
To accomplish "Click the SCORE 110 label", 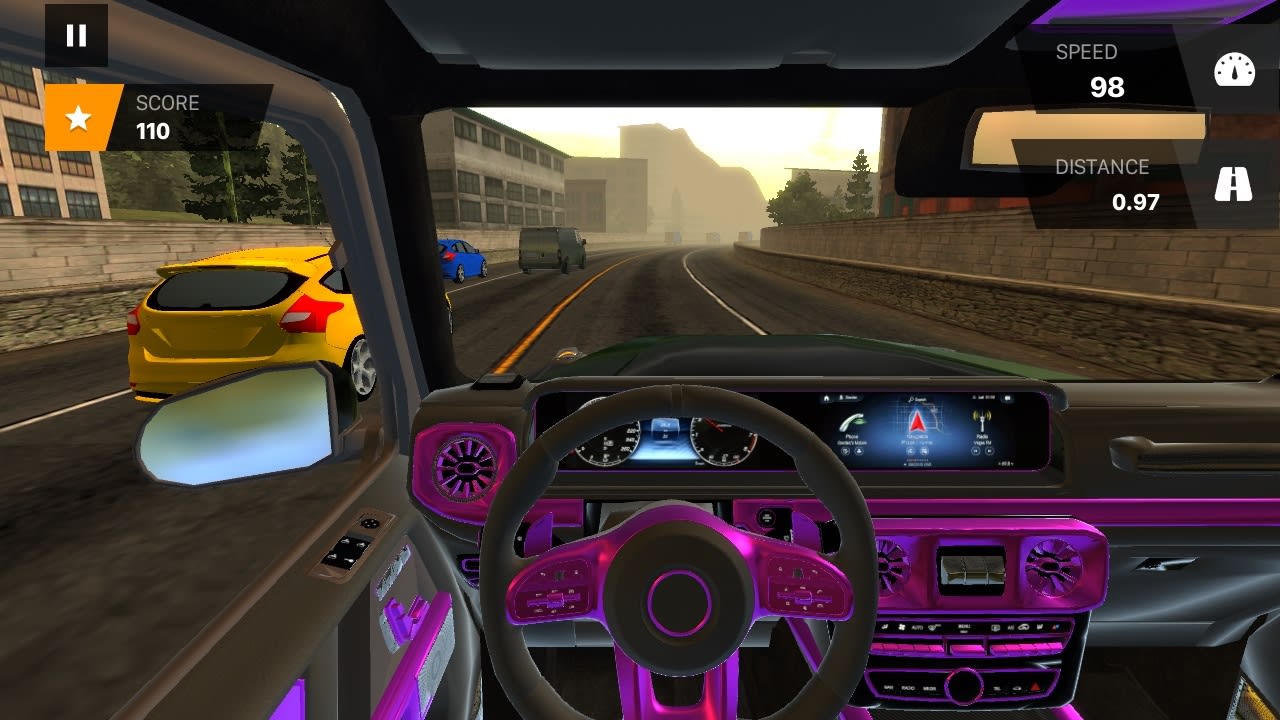I will tap(168, 112).
